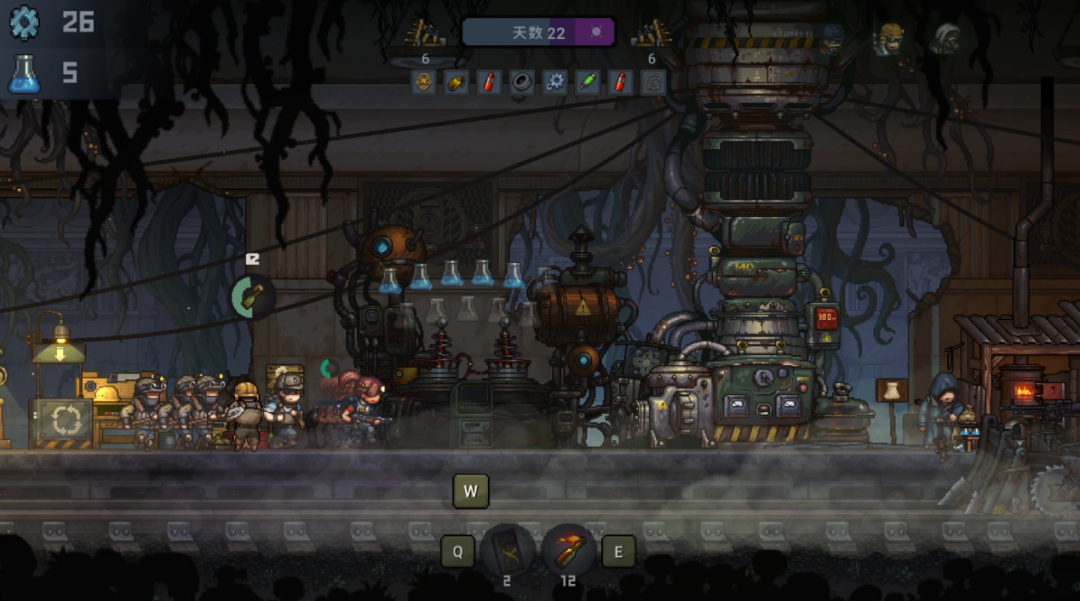Select the barricade kit item slot
The image size is (1080, 601).
pos(508,550)
